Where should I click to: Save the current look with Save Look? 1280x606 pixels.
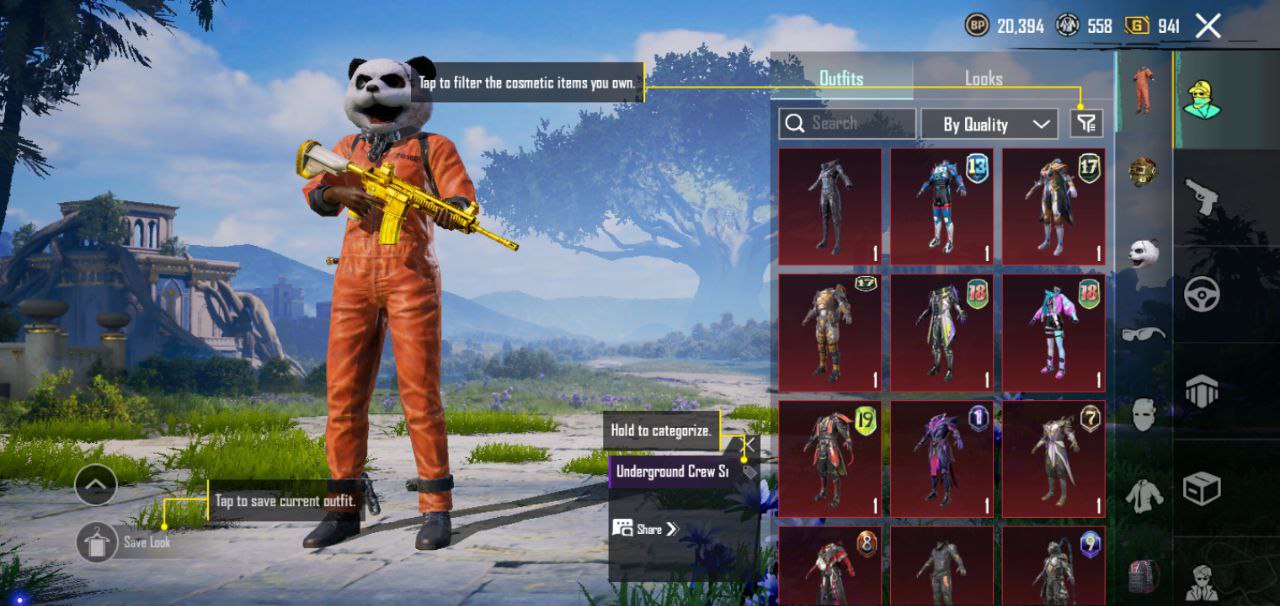[x=98, y=542]
